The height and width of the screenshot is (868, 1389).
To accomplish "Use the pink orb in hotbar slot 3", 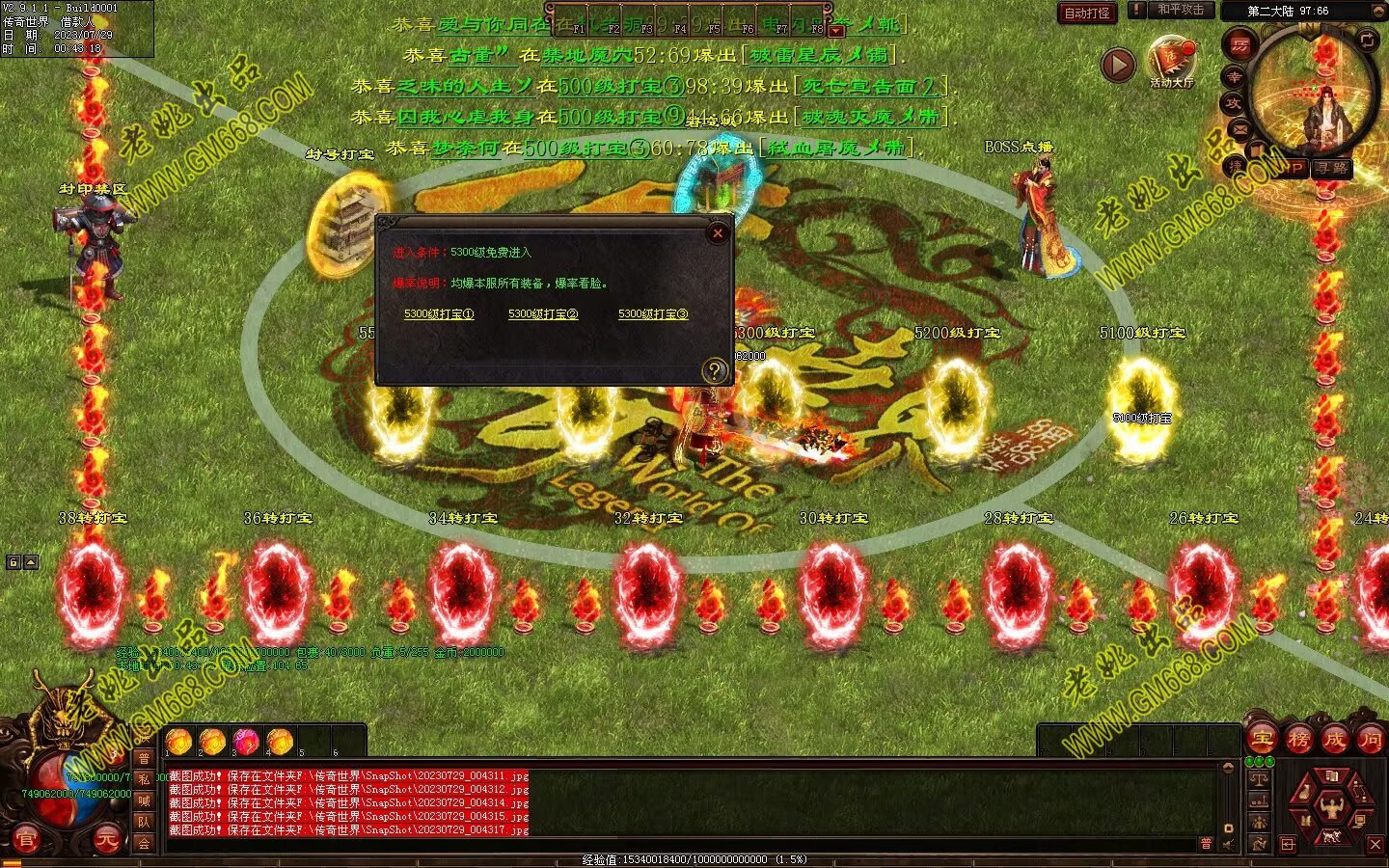I will coord(246,742).
